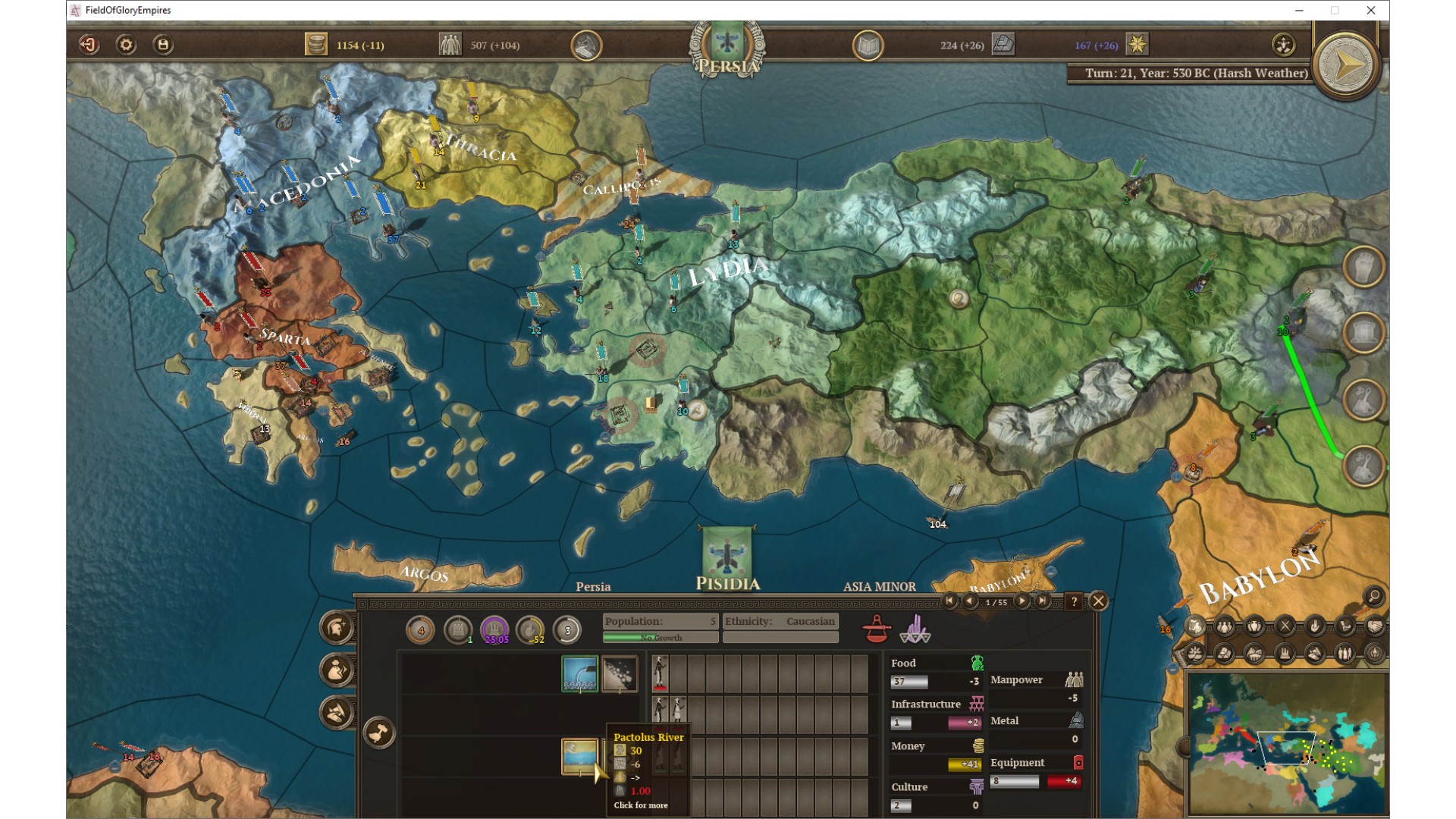End the turn with the golden arrow button
This screenshot has height=819, width=1456.
tap(1346, 65)
